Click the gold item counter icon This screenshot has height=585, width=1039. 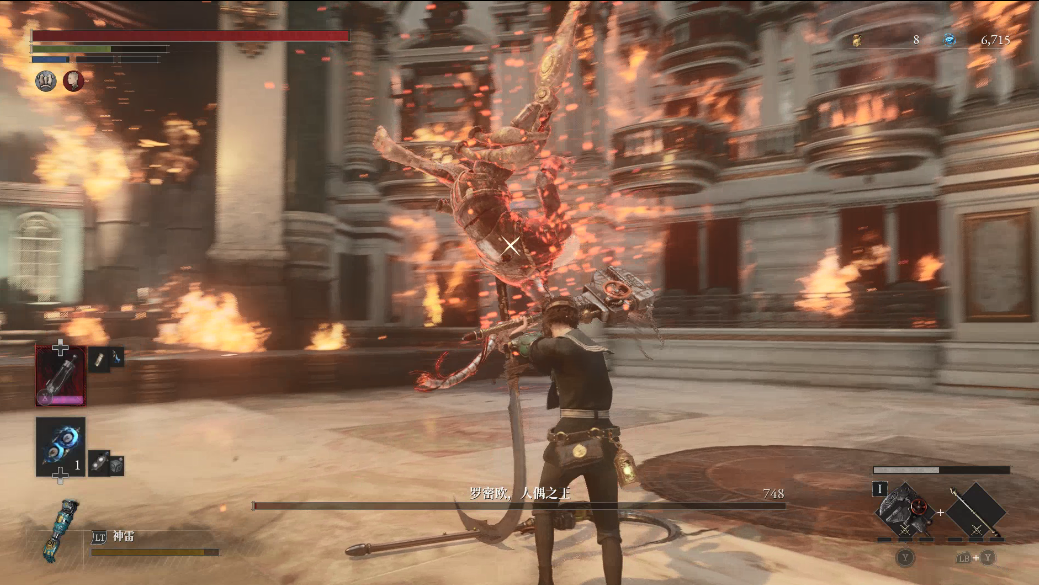pos(856,40)
